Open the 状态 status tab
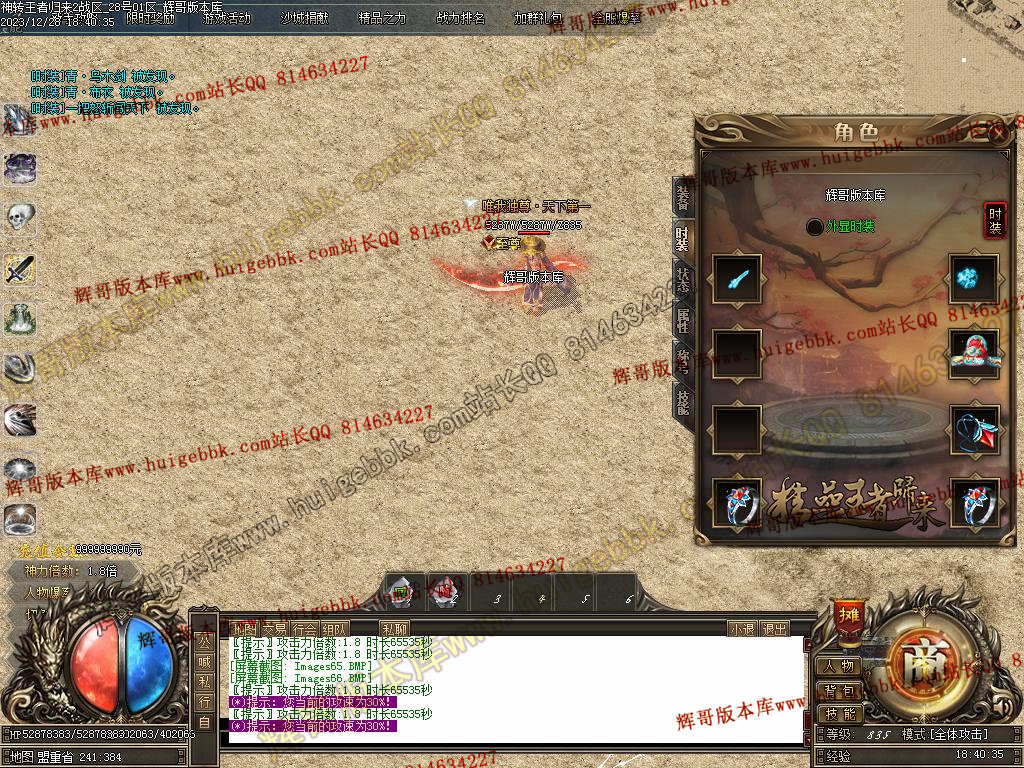This screenshot has width=1024, height=768. pyautogui.click(x=683, y=277)
